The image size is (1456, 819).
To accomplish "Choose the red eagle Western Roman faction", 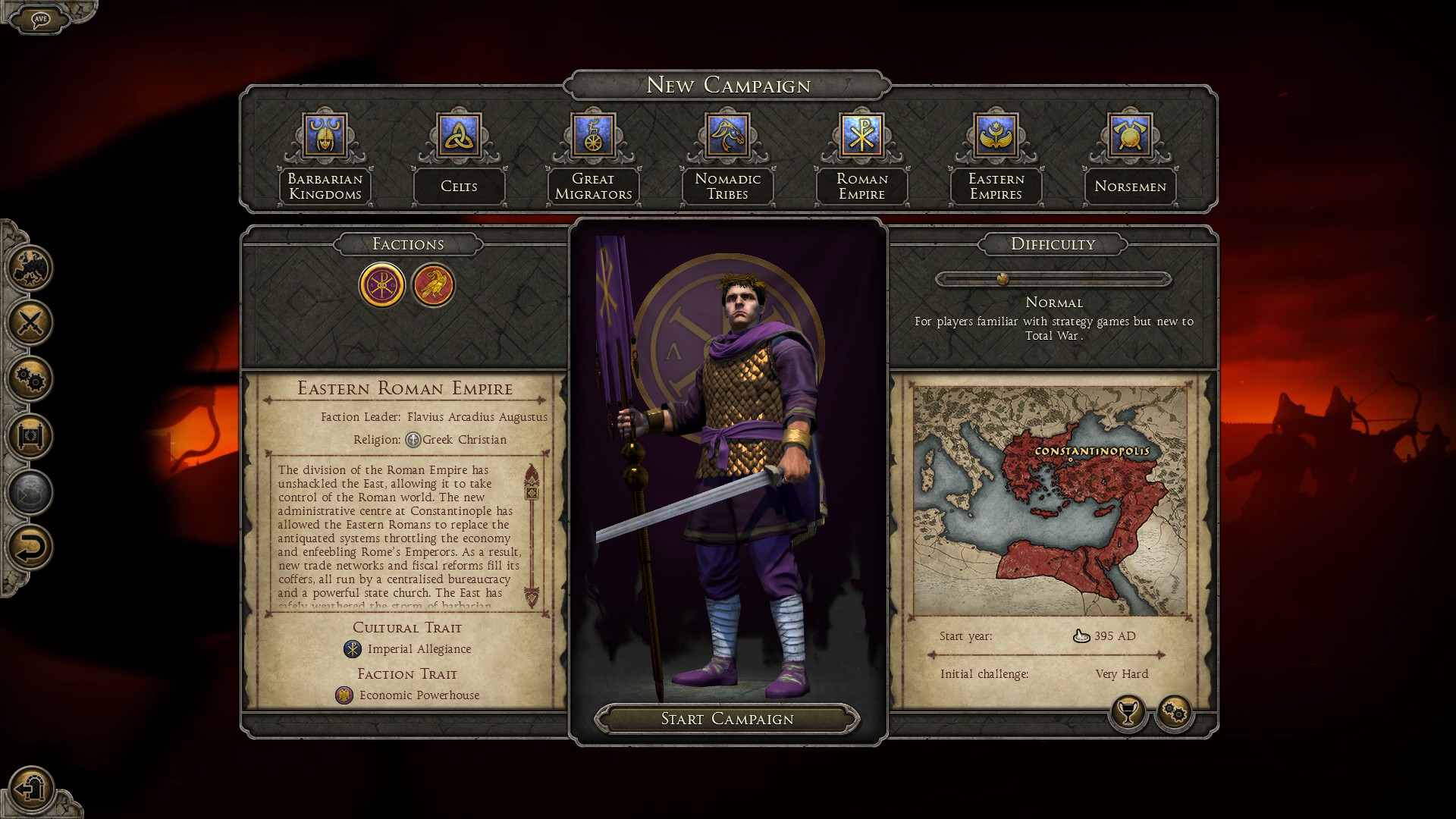I will click(x=433, y=285).
